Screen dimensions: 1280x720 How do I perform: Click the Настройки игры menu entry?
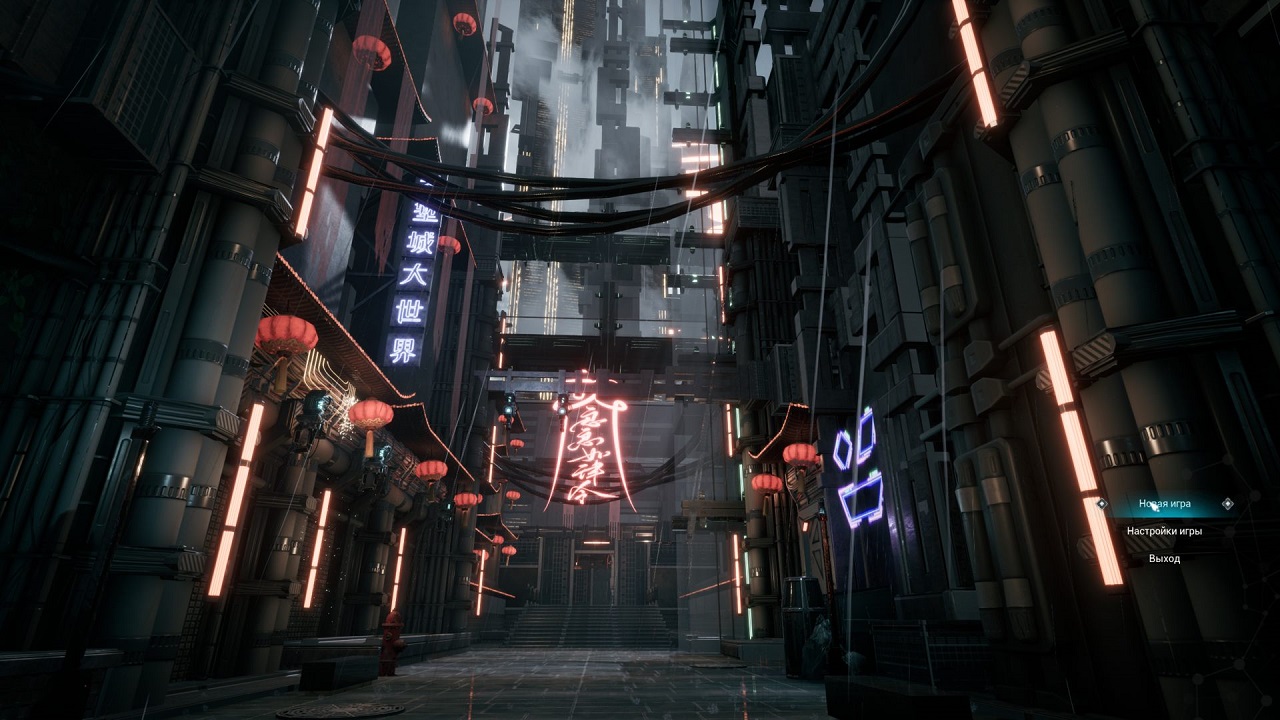coord(1165,531)
